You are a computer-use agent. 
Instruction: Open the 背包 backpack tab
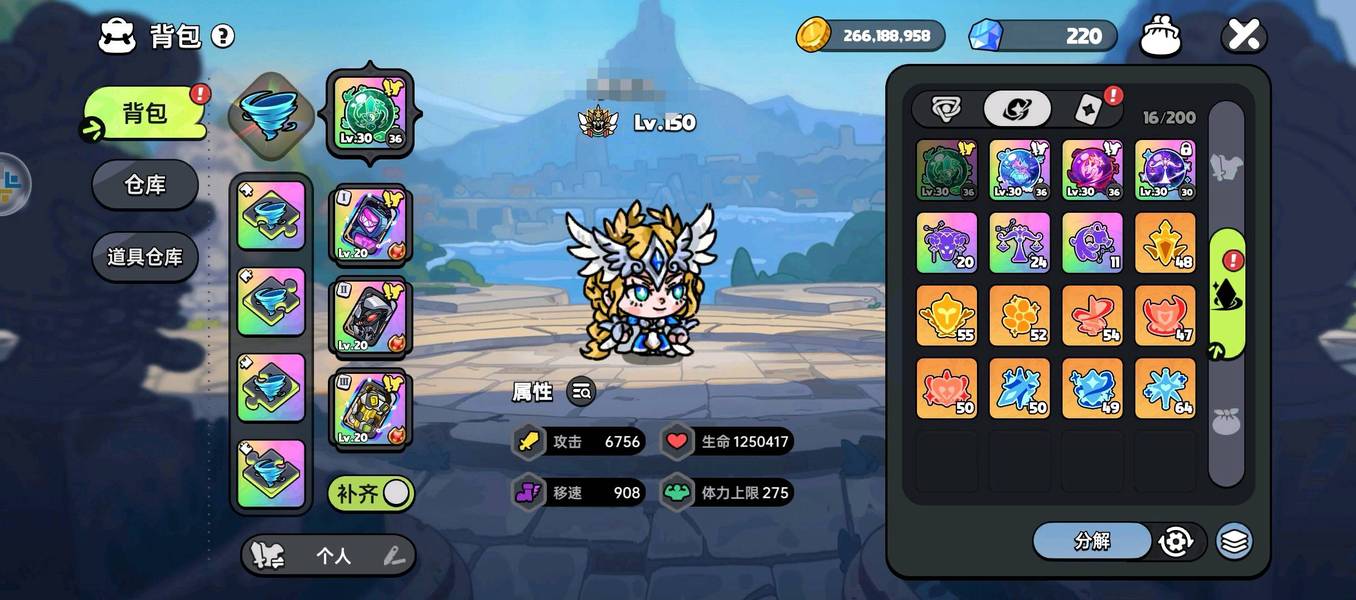point(146,113)
